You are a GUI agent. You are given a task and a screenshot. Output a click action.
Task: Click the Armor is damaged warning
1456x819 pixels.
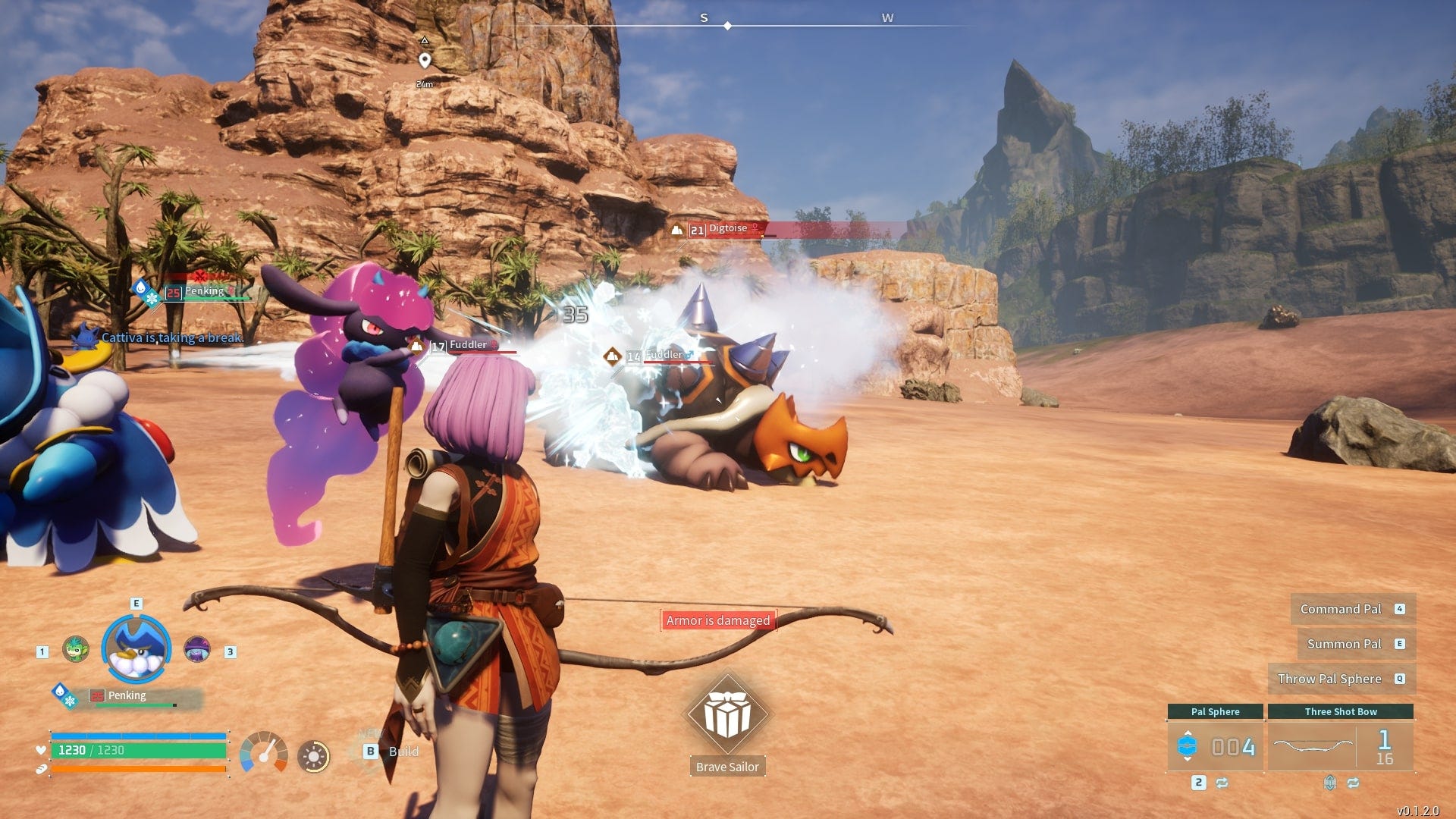[x=717, y=620]
